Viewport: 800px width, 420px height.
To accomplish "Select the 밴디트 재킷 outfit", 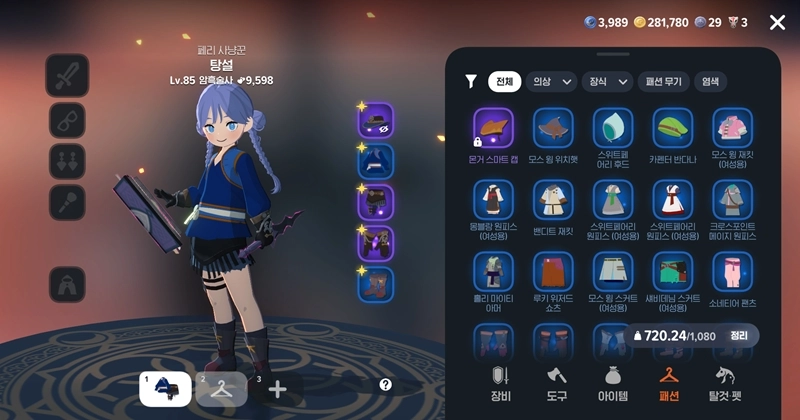I will (x=553, y=200).
